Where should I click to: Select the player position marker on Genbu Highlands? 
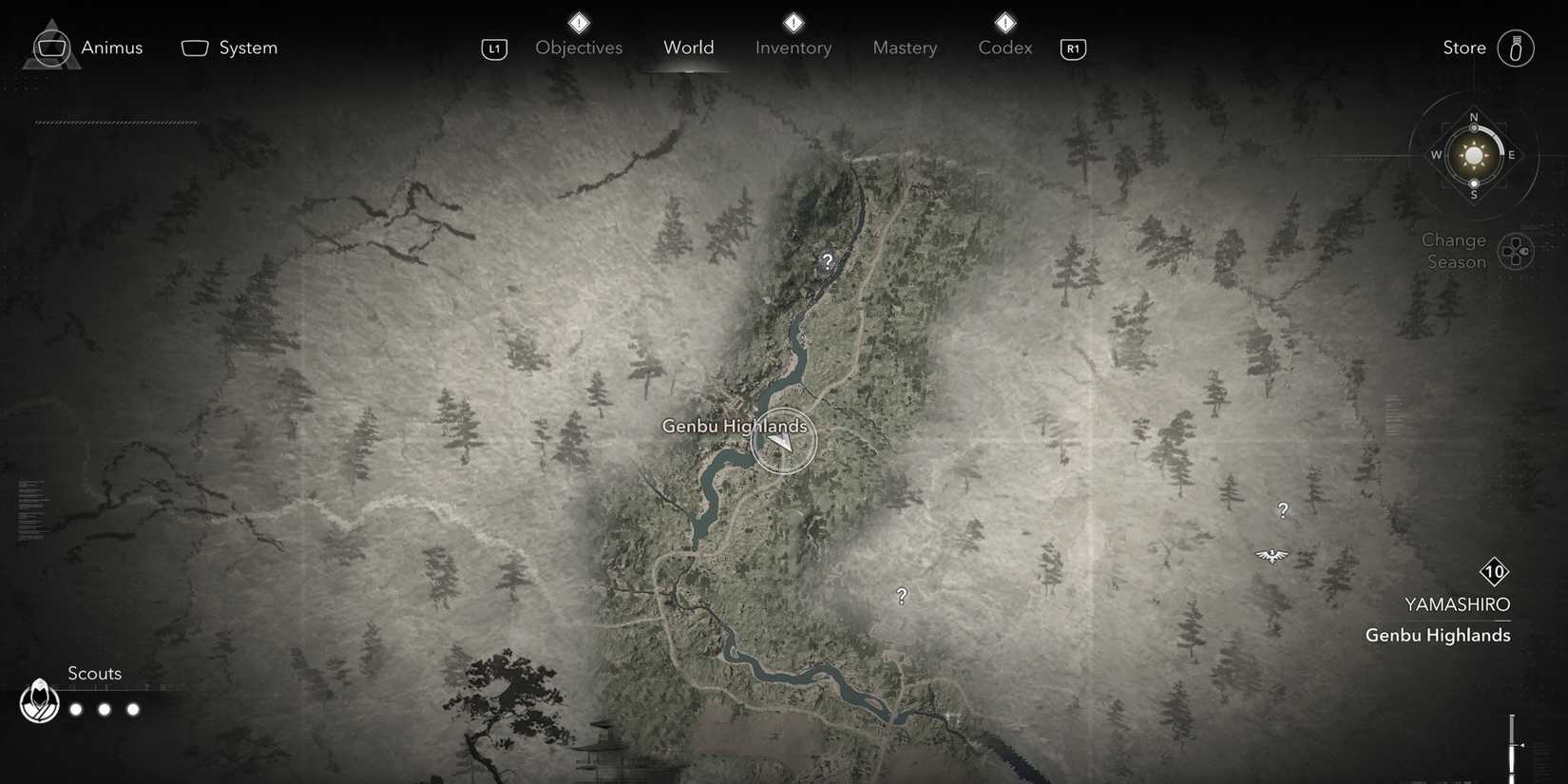click(x=783, y=440)
